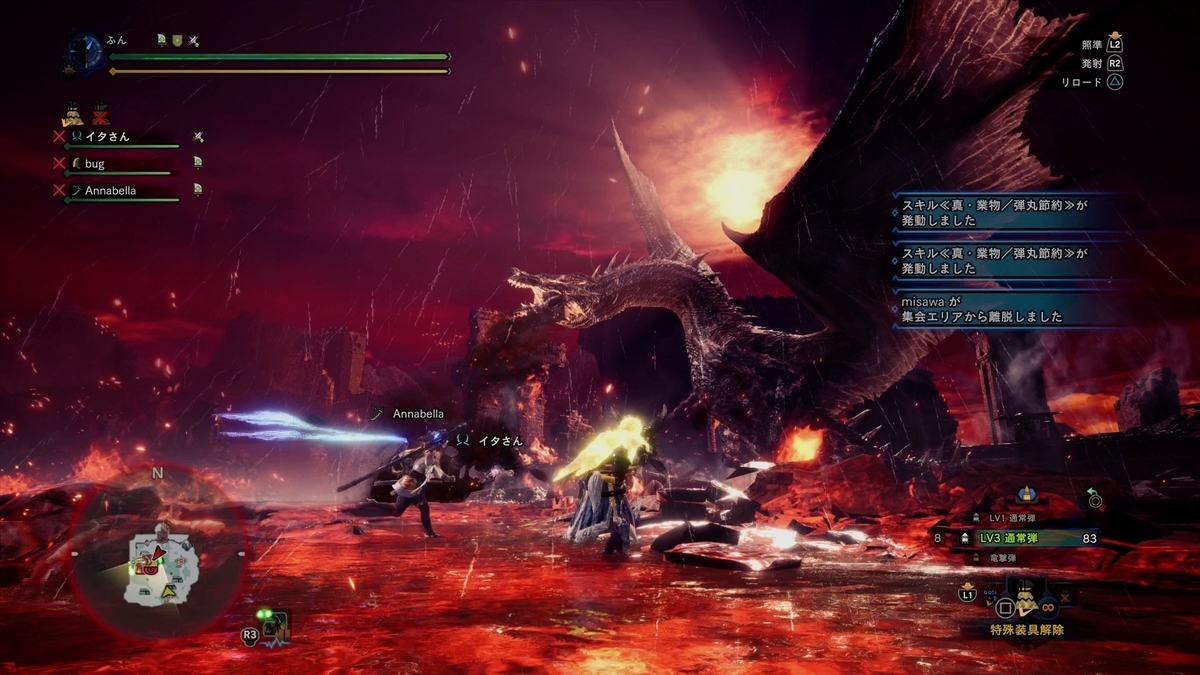Select the crossed-out item right of the item bar

point(1064,596)
